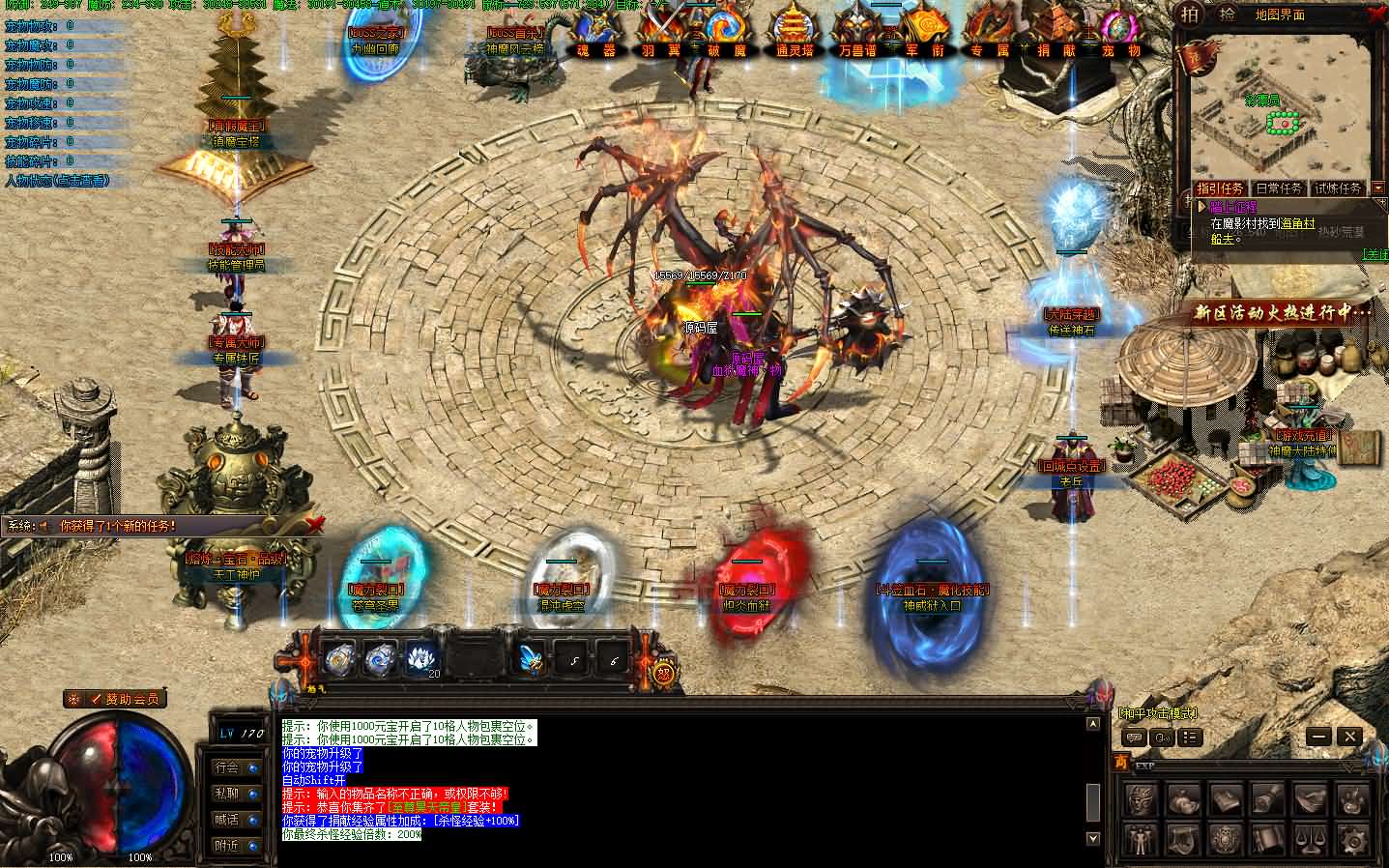Viewport: 1389px width, 868px height.
Task: Switch to the 试炼任务 trial quests tab
Action: tap(1338, 188)
